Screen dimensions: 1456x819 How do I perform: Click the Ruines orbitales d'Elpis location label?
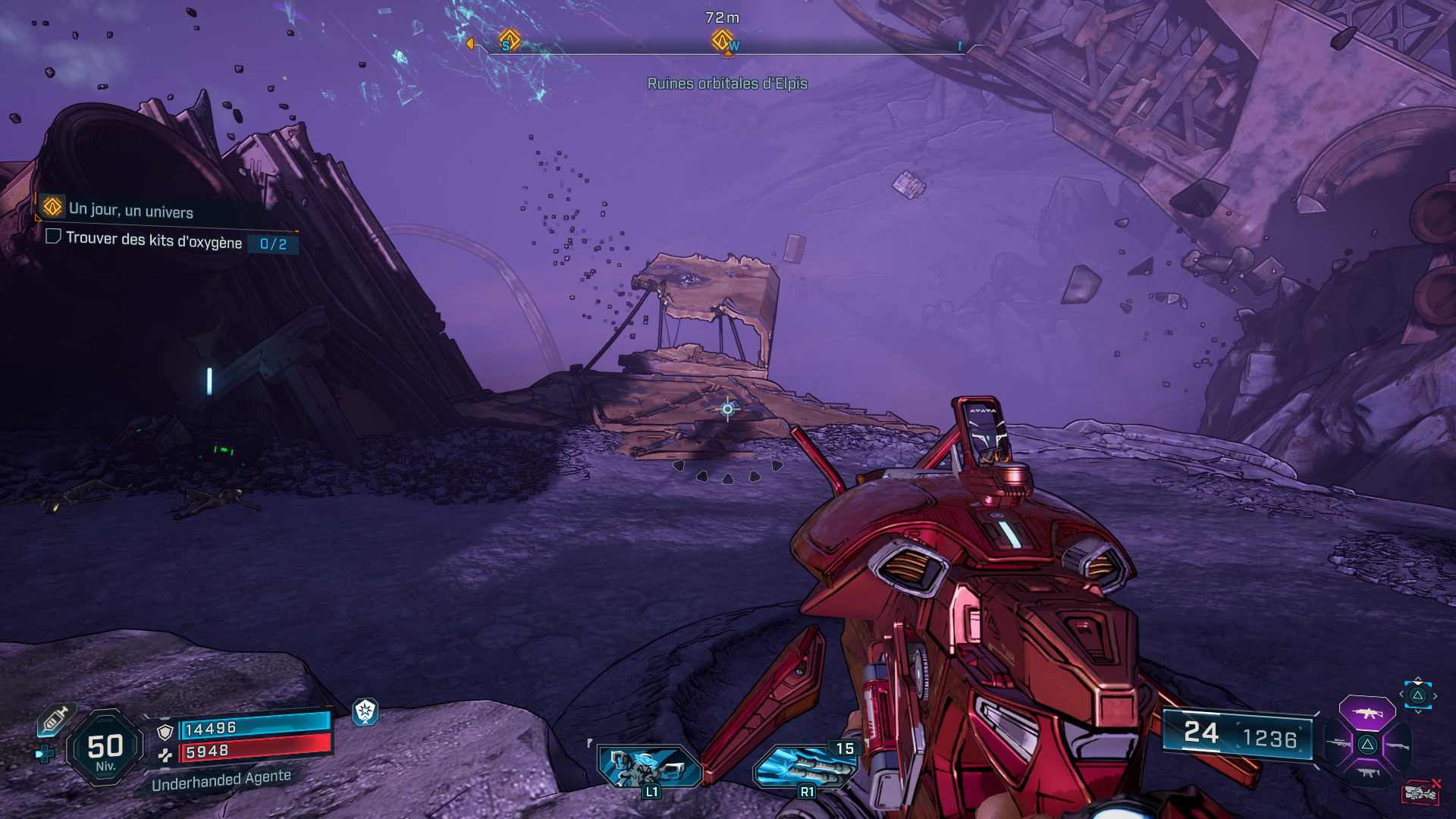coord(727,84)
